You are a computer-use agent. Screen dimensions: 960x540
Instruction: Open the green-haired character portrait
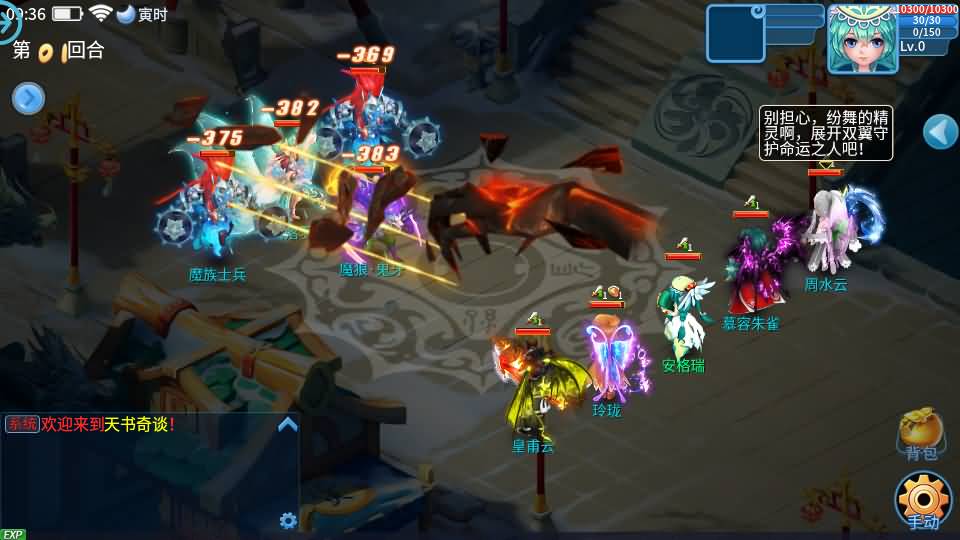pos(860,40)
